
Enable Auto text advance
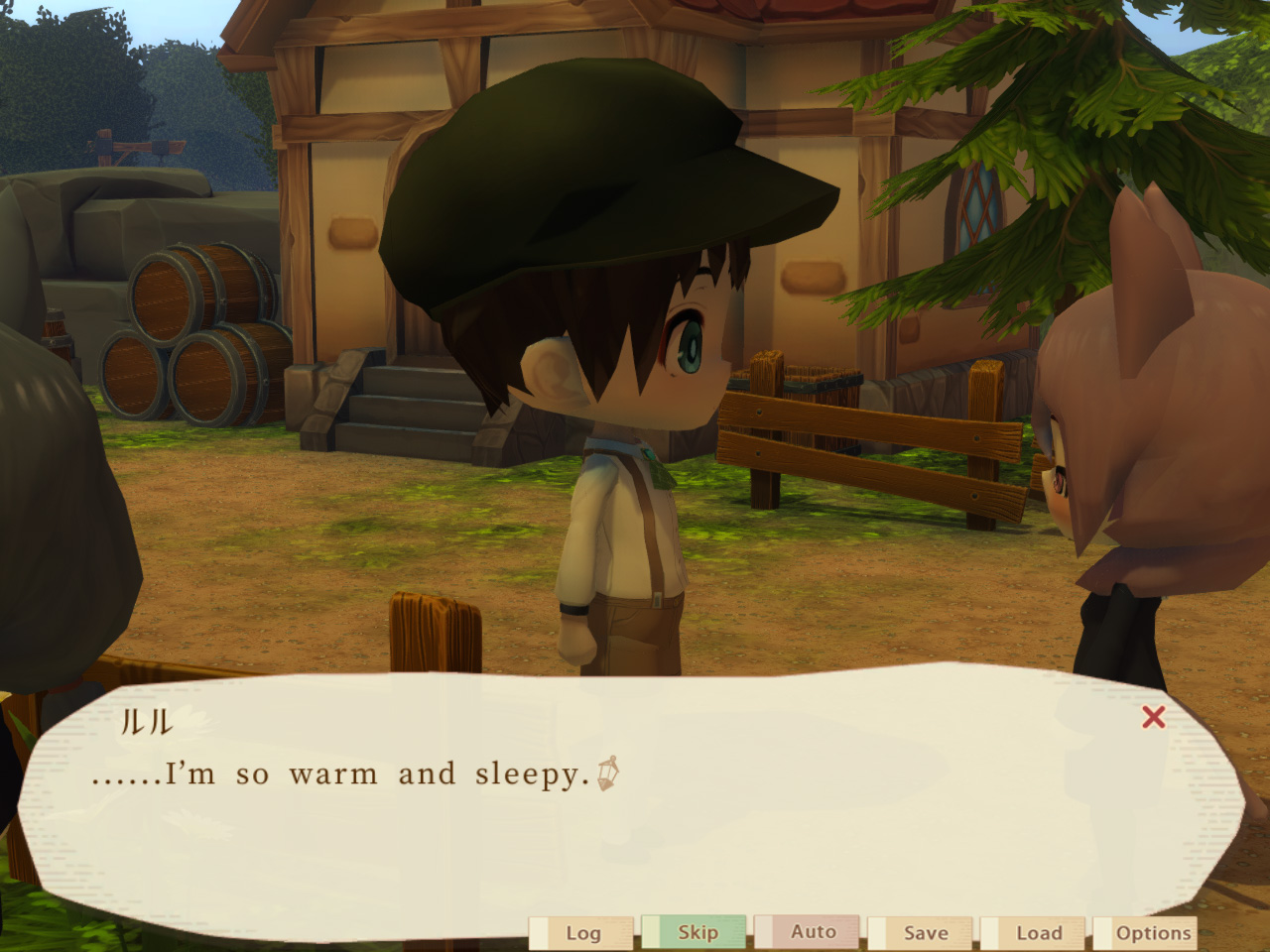click(812, 933)
